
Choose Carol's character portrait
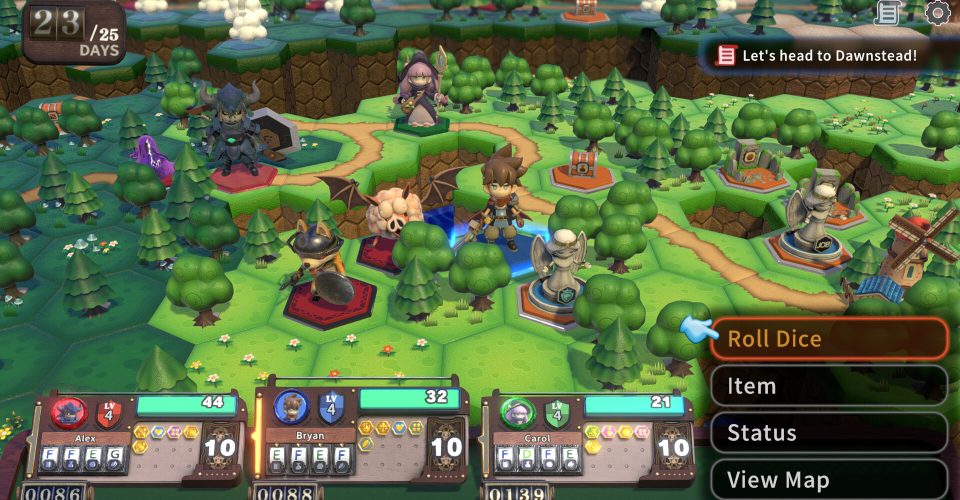pos(518,412)
